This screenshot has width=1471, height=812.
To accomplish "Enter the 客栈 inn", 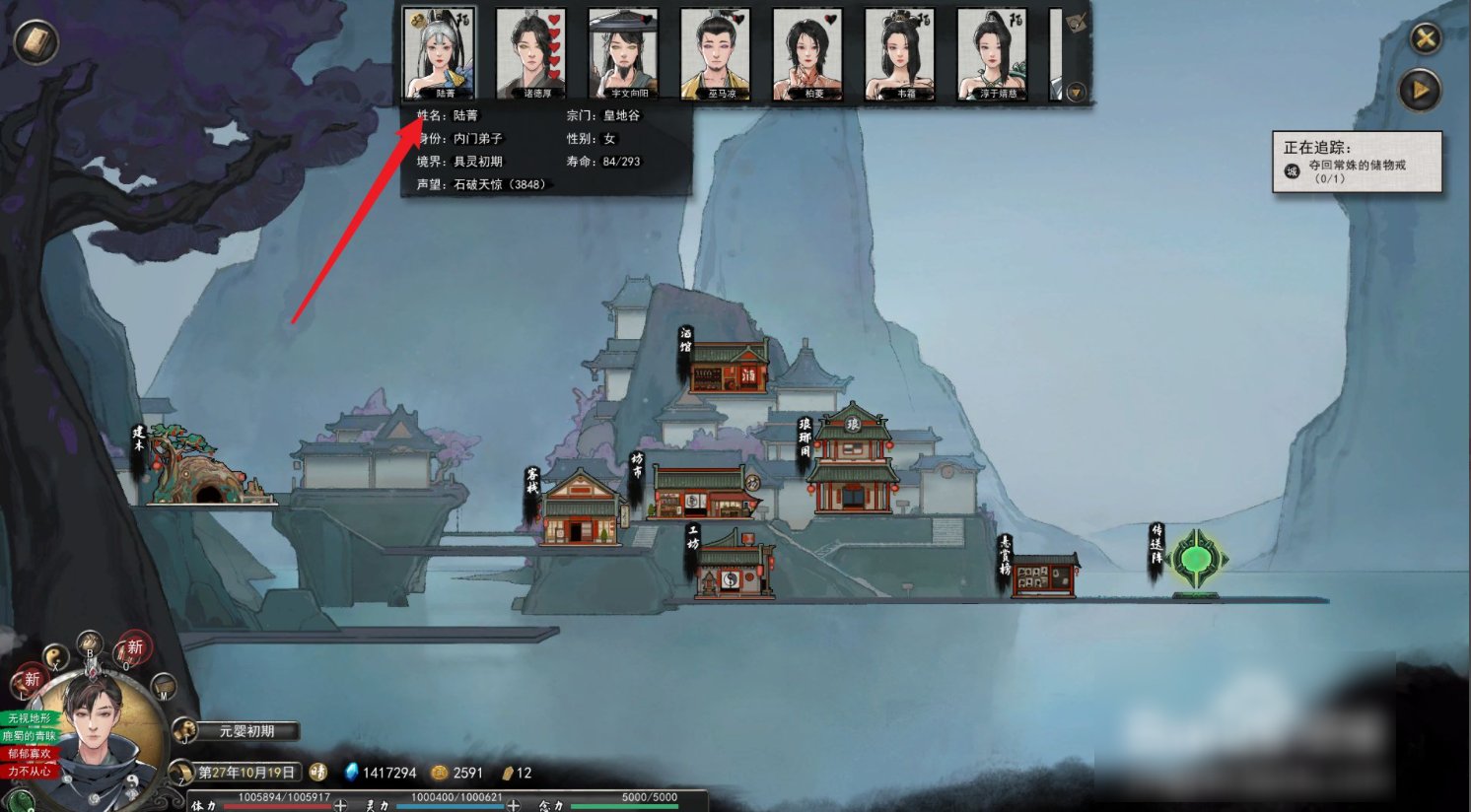I will [582, 509].
